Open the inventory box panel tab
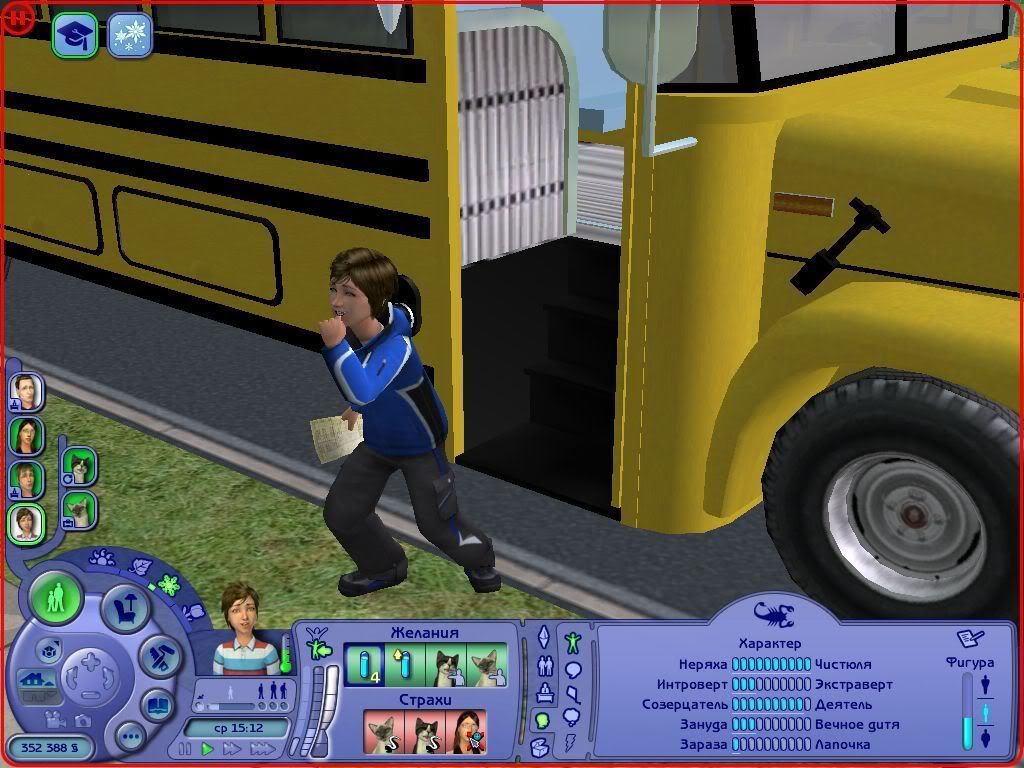 [x=541, y=746]
